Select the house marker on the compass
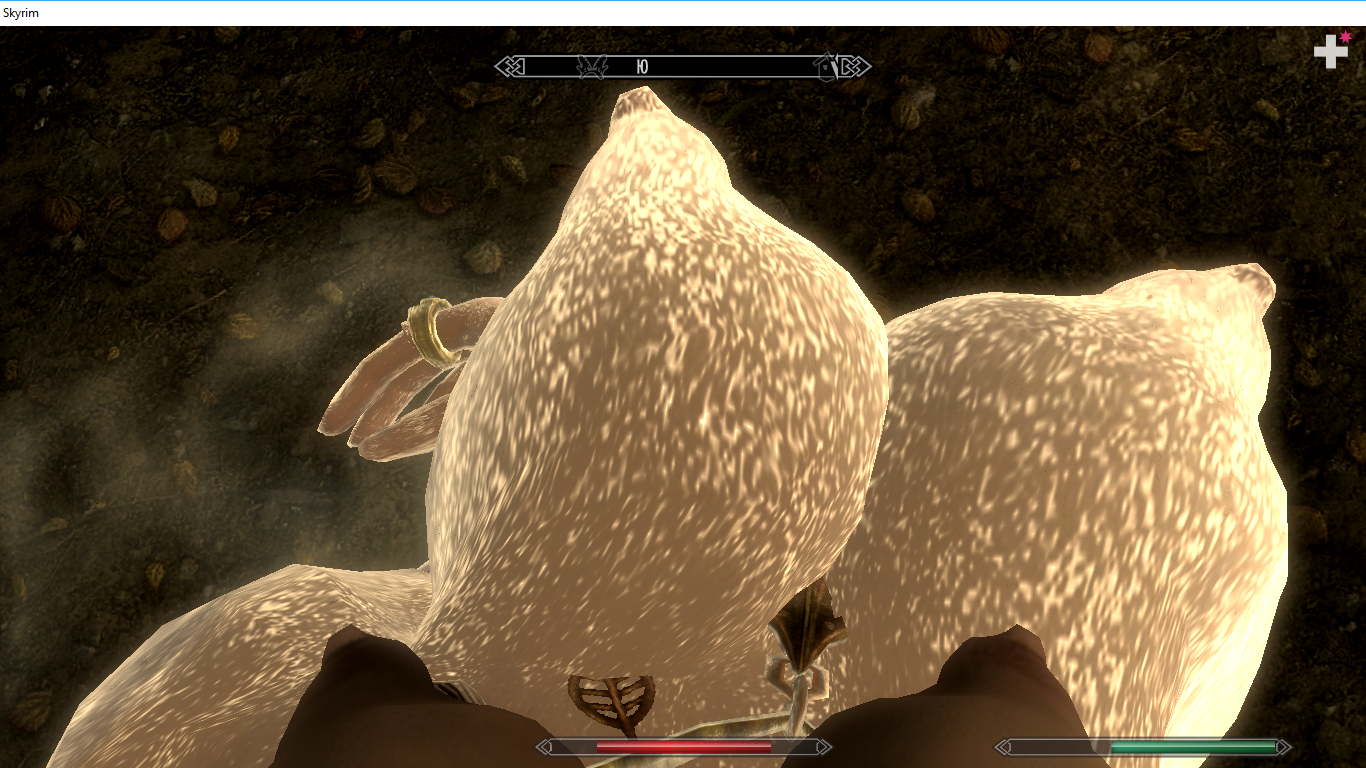 (826, 66)
